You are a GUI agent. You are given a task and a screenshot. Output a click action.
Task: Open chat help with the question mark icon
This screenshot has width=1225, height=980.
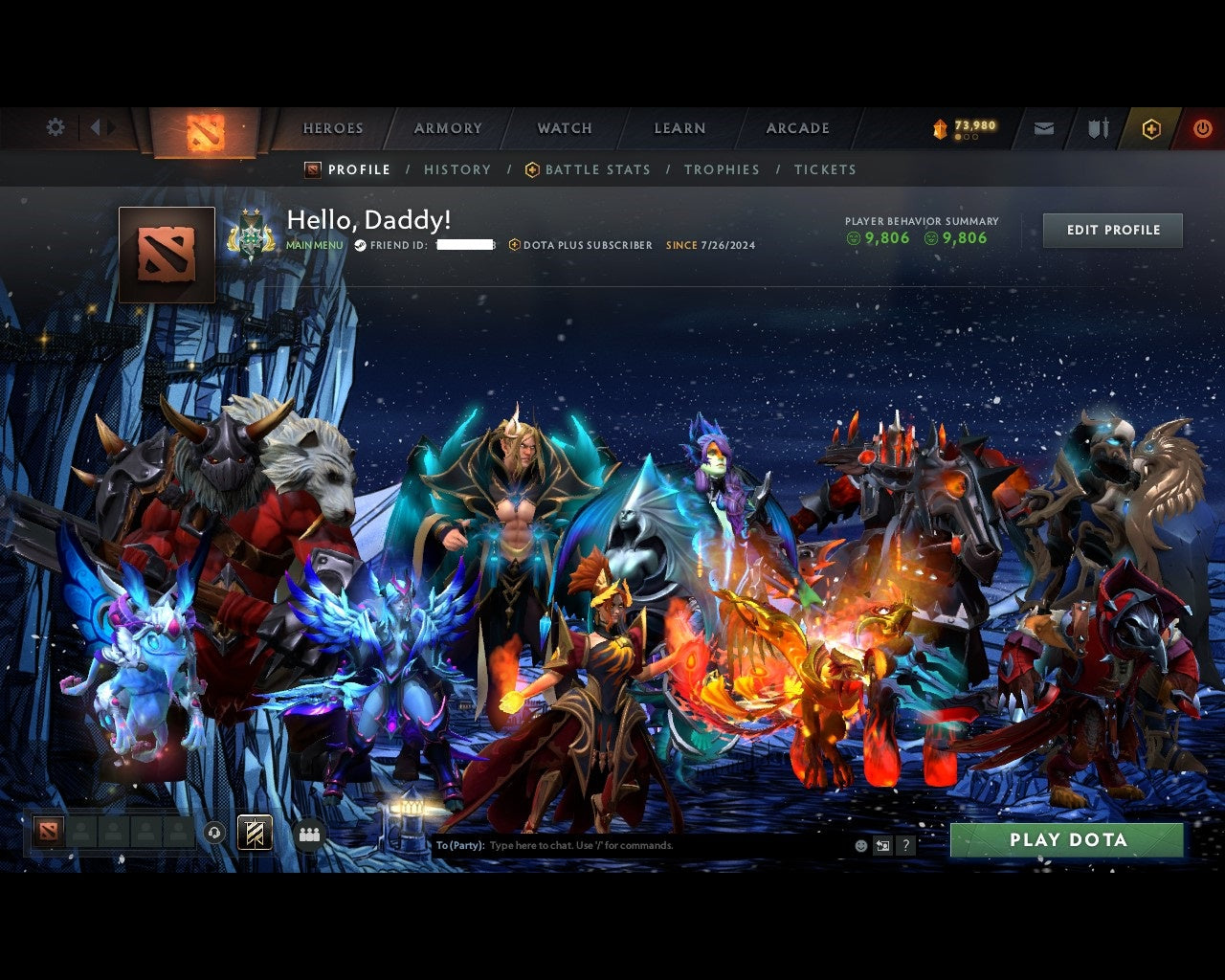point(905,845)
